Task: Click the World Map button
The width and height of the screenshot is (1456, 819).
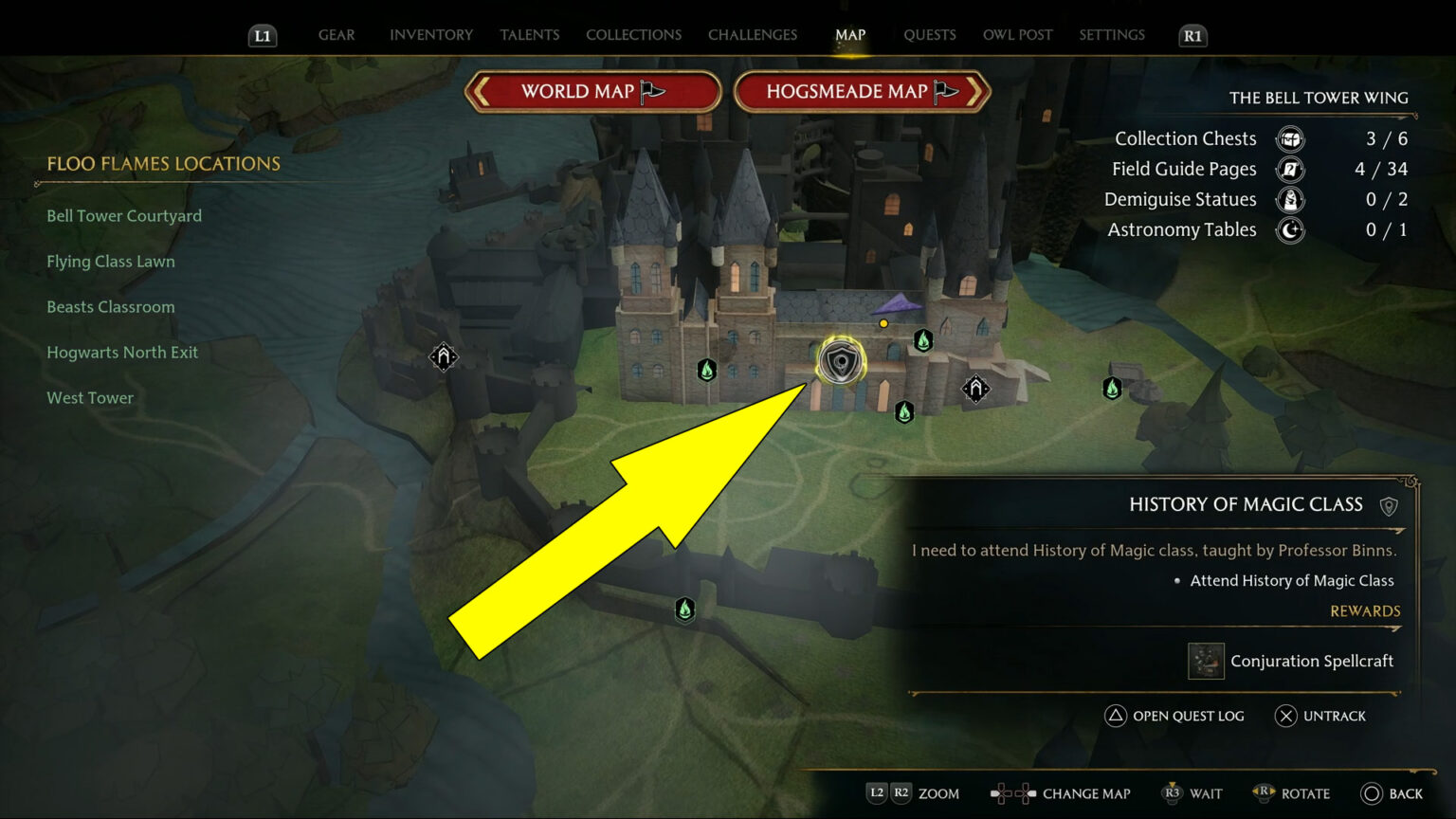Action: coord(592,92)
